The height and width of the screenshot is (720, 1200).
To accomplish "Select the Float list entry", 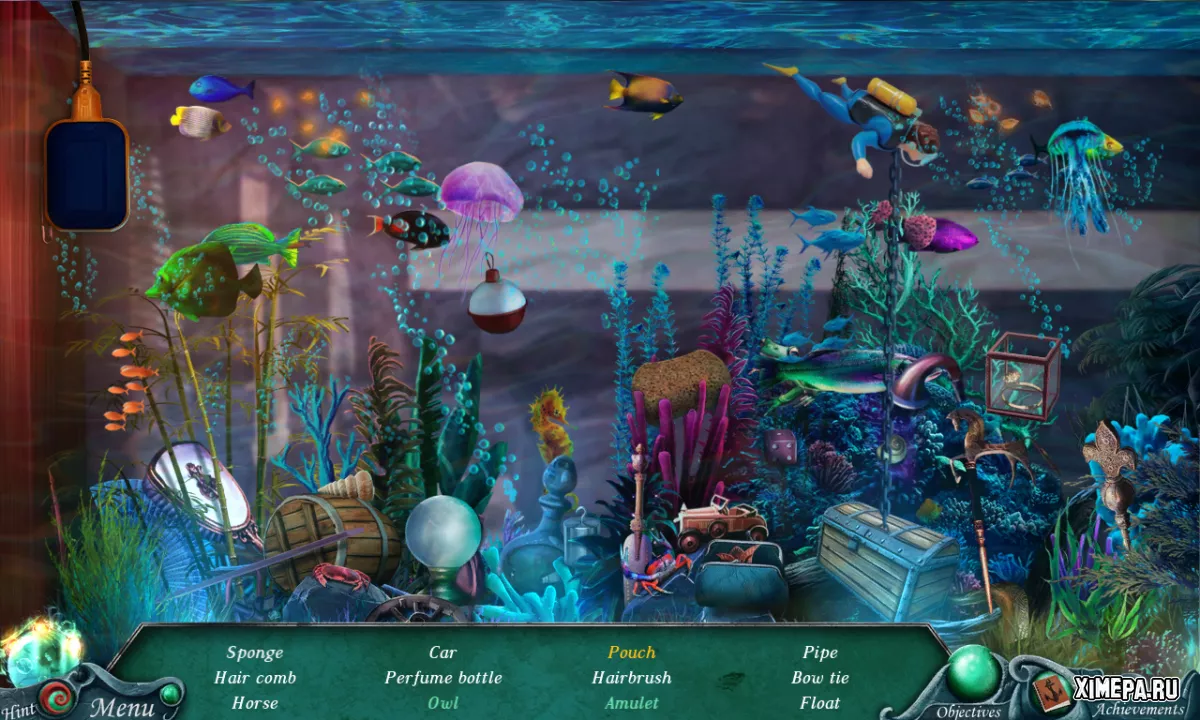I will tap(820, 702).
